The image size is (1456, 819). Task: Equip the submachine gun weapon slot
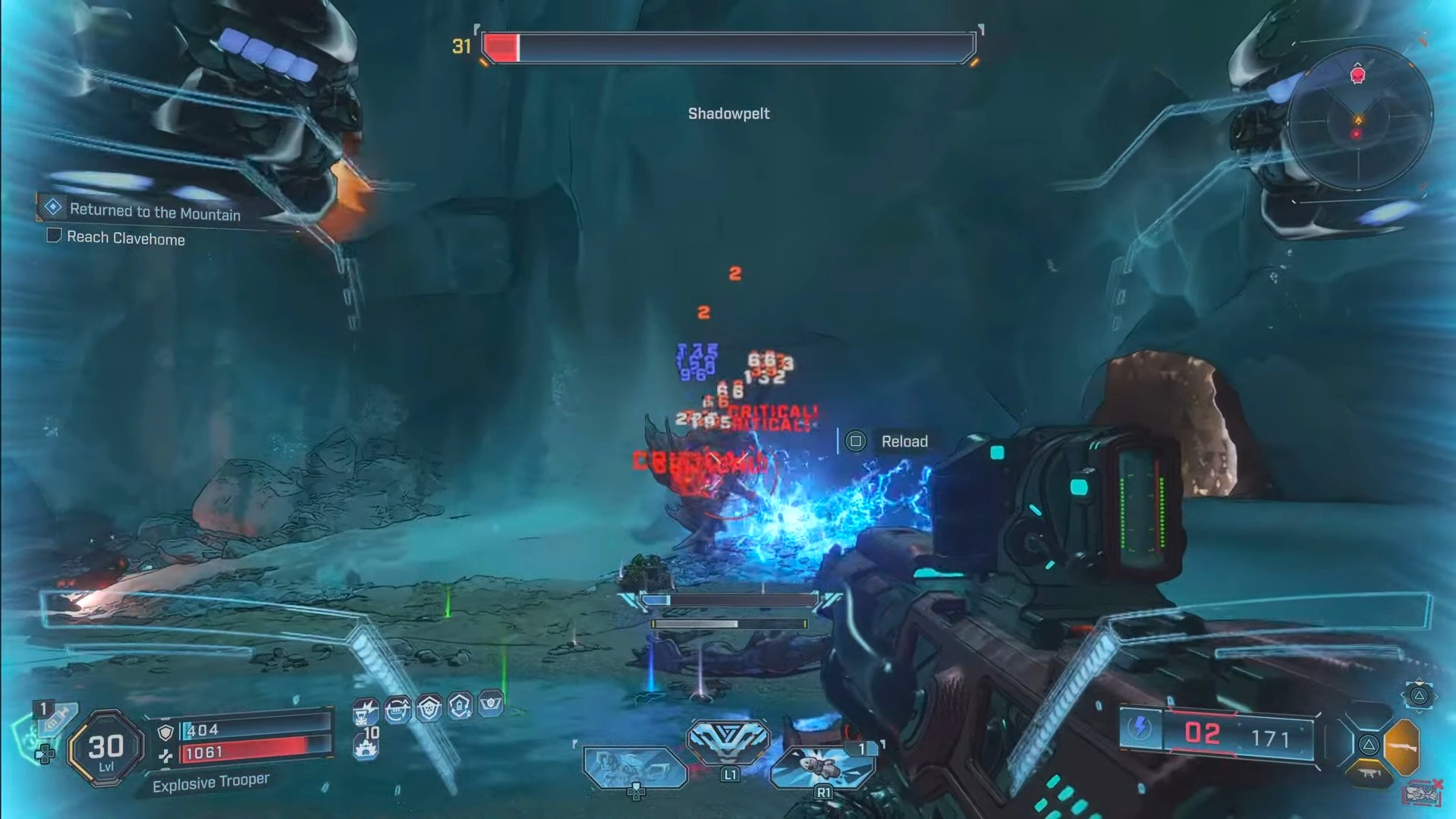pyautogui.click(x=1368, y=774)
